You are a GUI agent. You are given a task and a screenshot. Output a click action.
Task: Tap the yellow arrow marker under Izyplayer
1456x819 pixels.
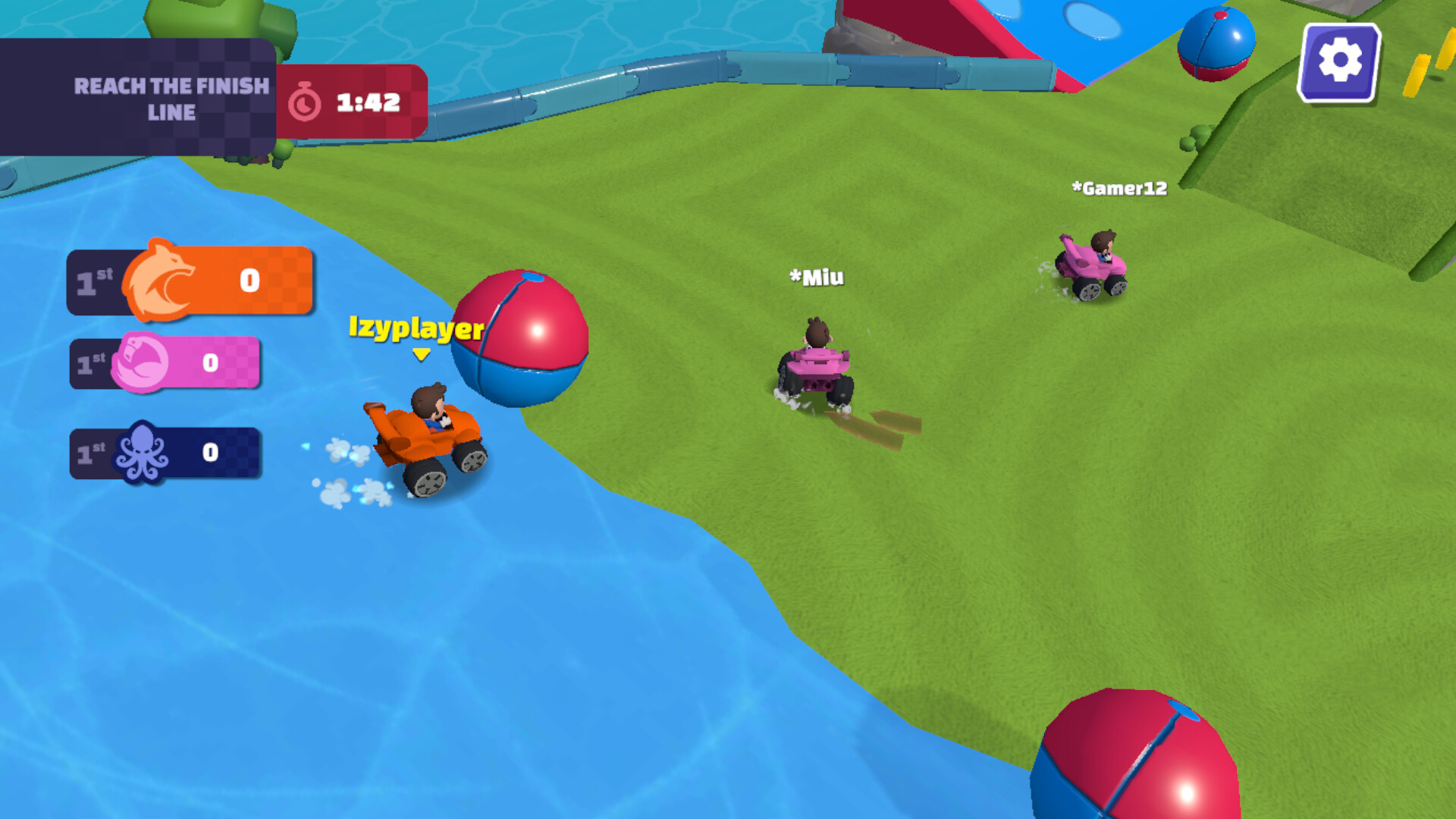[420, 355]
